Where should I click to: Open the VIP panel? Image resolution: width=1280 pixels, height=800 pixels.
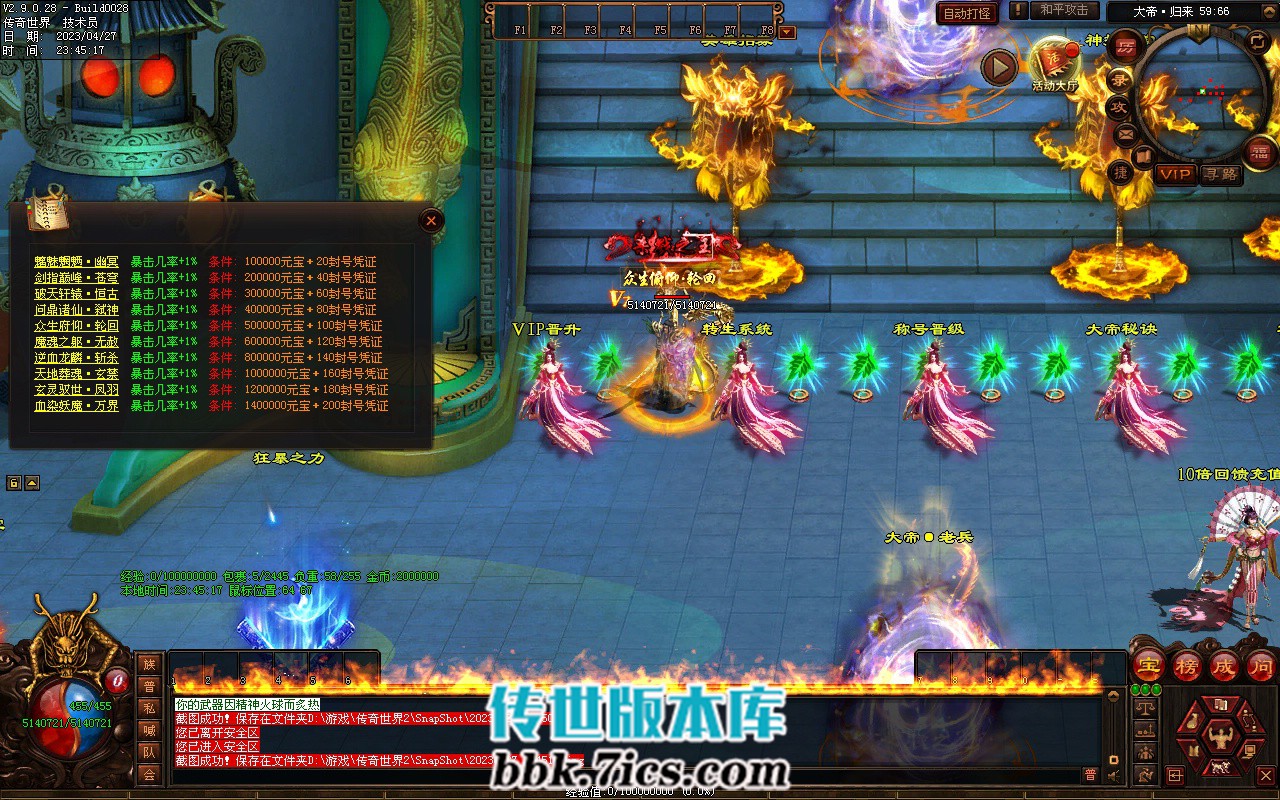point(1176,174)
